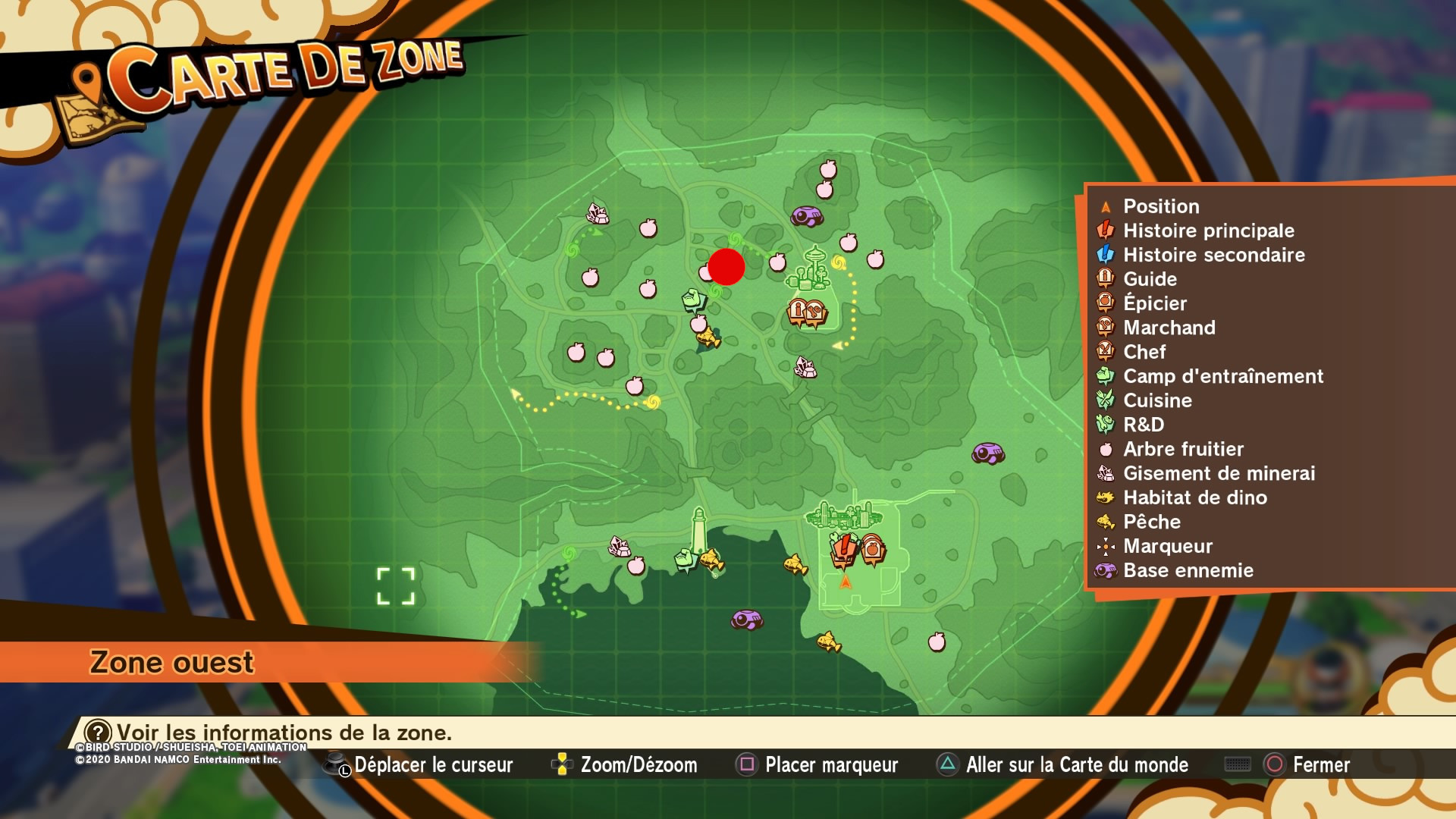Select 'Histoire principale' in the legend
Viewport: 1456px width, 819px height.
[x=1208, y=231]
